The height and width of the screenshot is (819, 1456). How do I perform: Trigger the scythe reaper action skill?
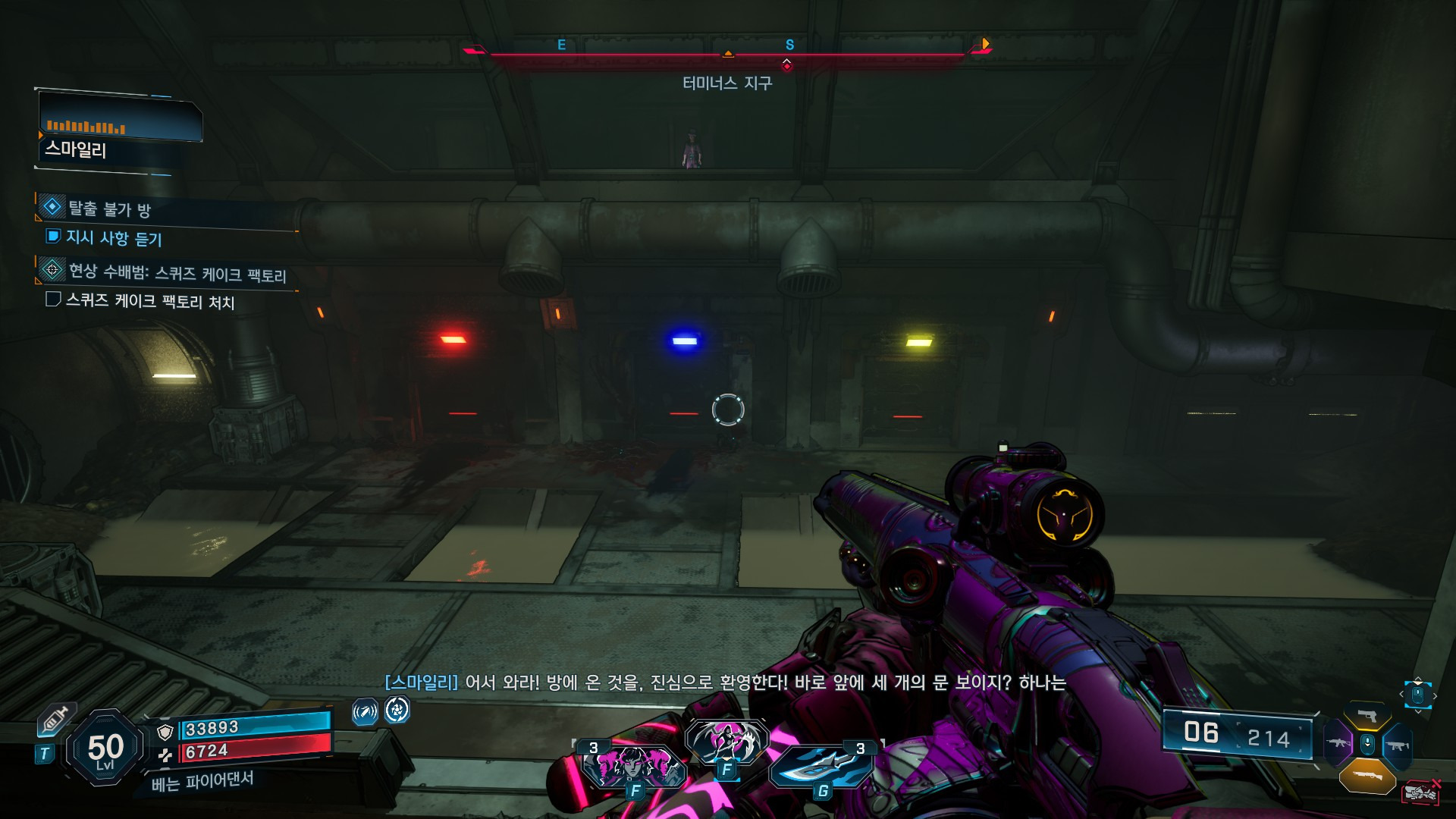726,741
